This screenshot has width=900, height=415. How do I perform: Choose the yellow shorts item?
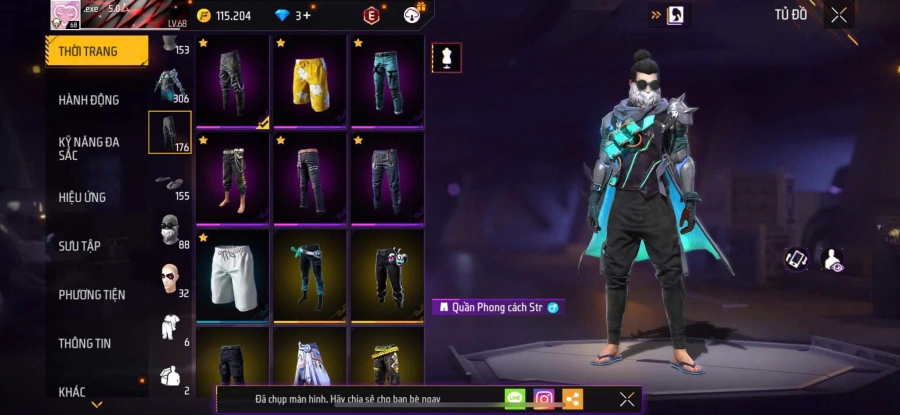pos(310,82)
